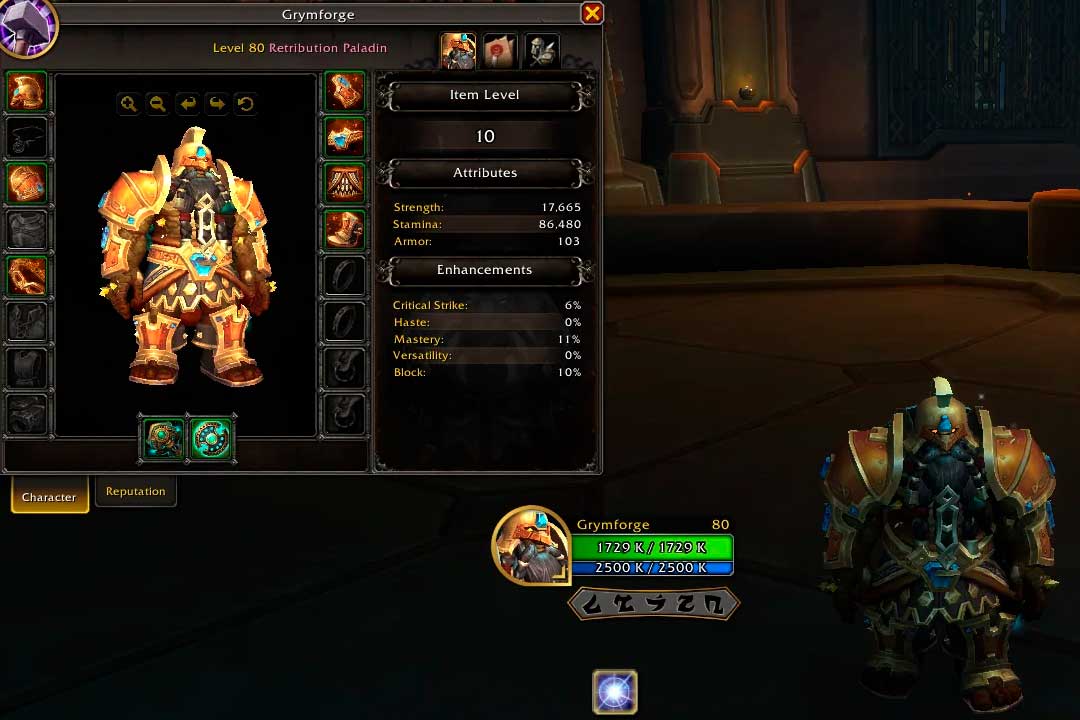Rotate the character model left
This screenshot has width=1080, height=720.
pos(187,103)
